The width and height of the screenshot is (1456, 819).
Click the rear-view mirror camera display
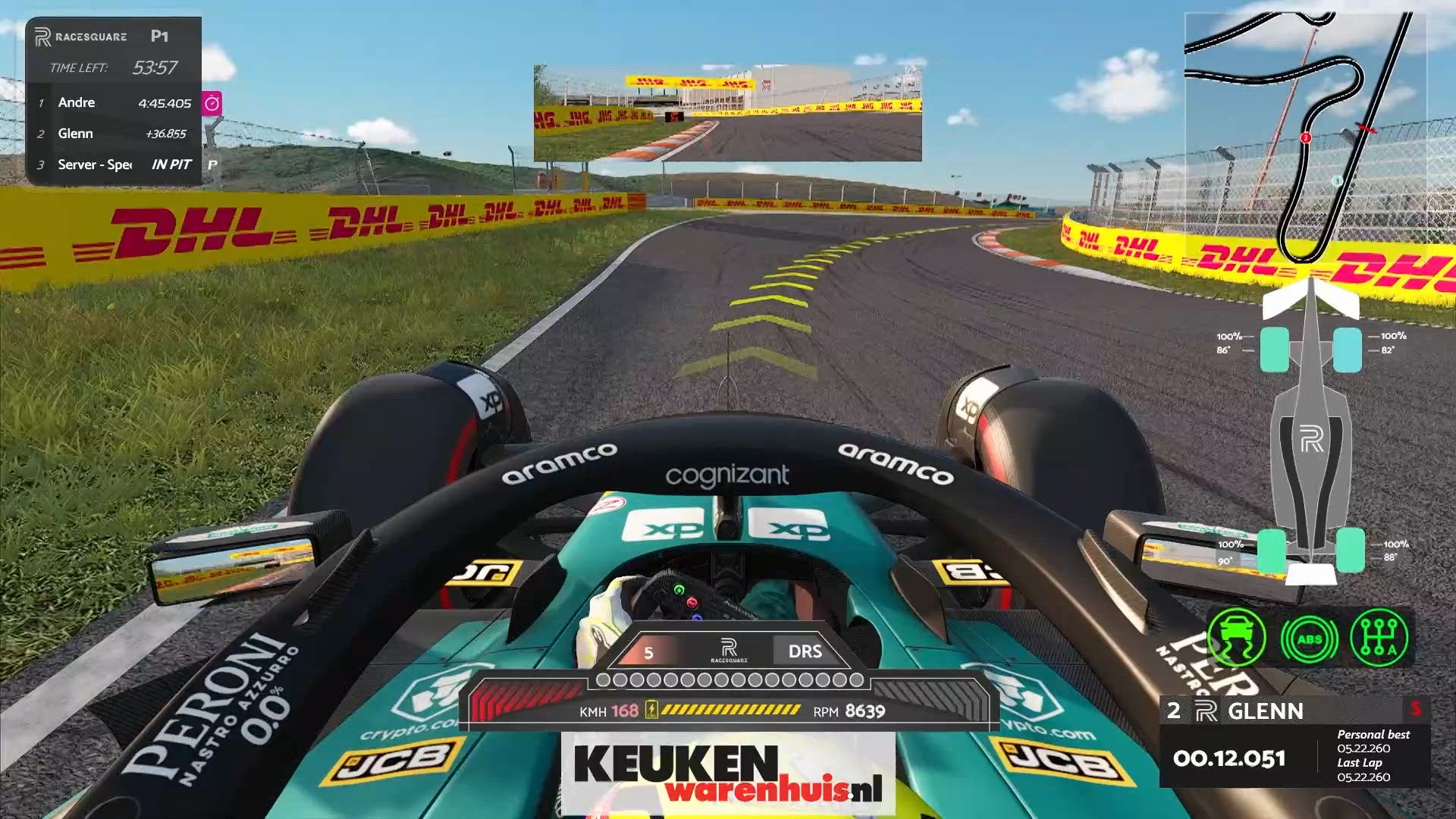(727, 114)
